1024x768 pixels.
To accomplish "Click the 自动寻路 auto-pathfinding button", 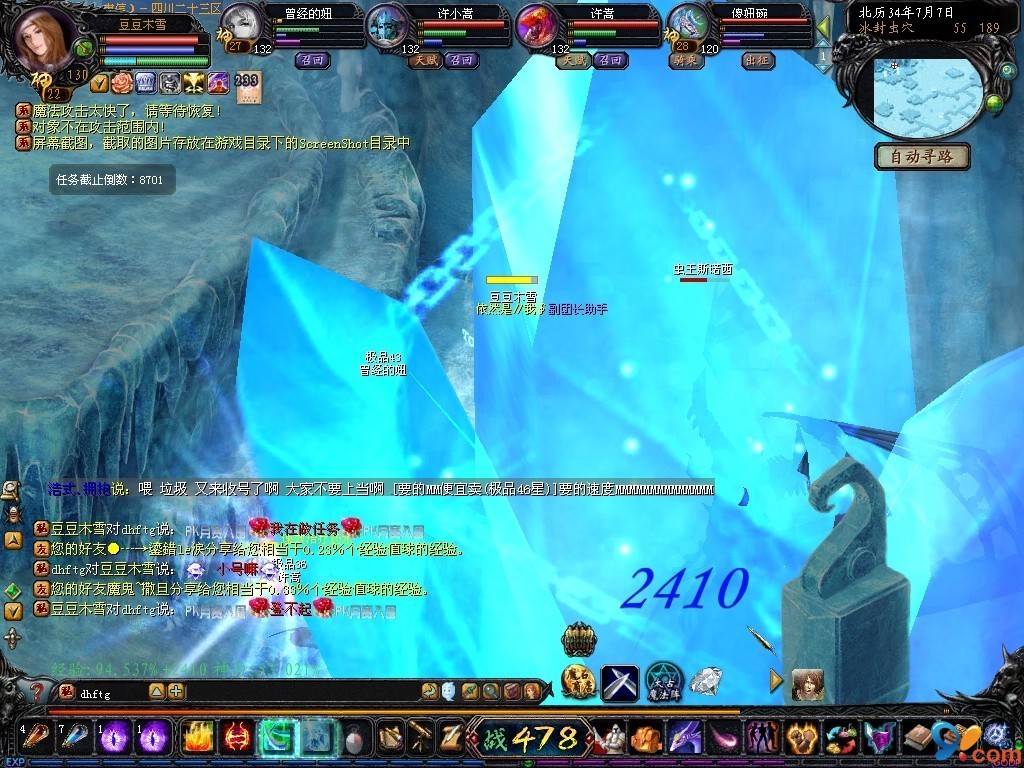I will pos(922,156).
